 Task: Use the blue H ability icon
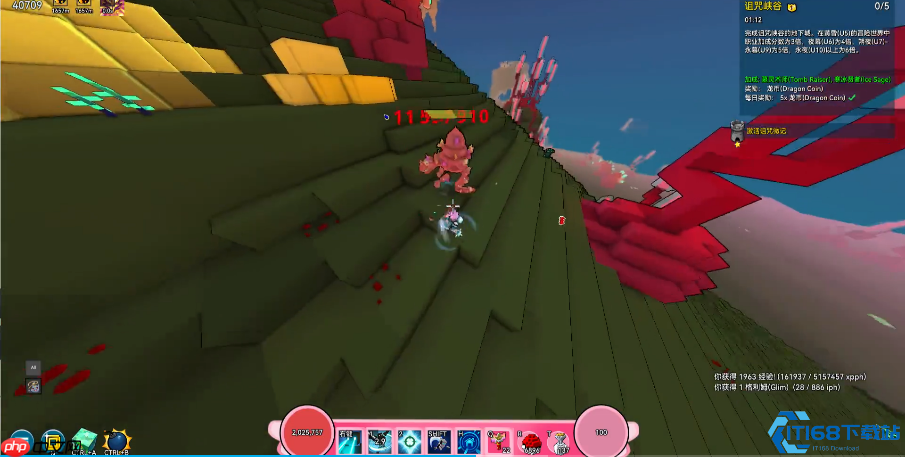click(468, 439)
